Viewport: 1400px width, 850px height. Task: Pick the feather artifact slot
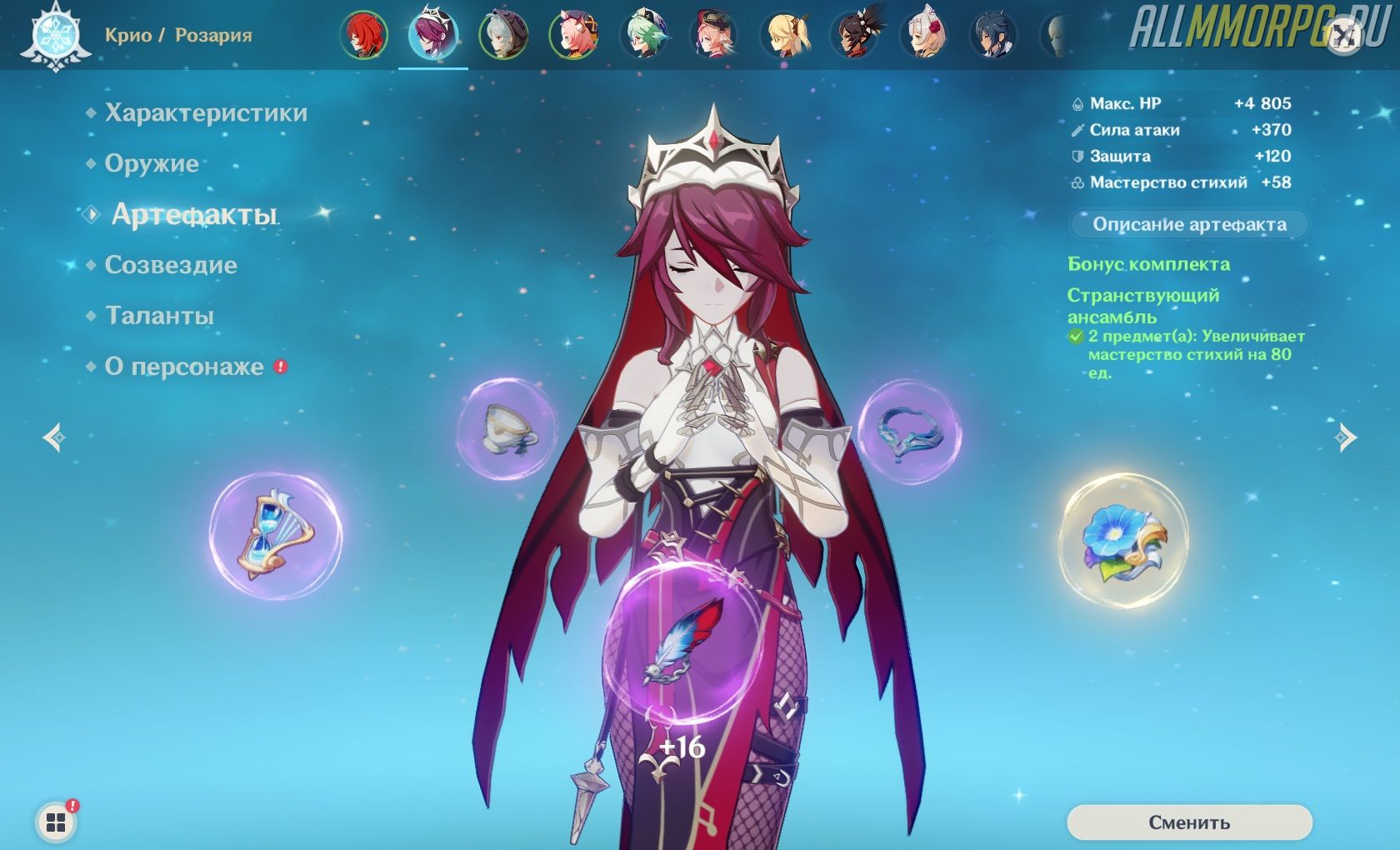(x=683, y=640)
